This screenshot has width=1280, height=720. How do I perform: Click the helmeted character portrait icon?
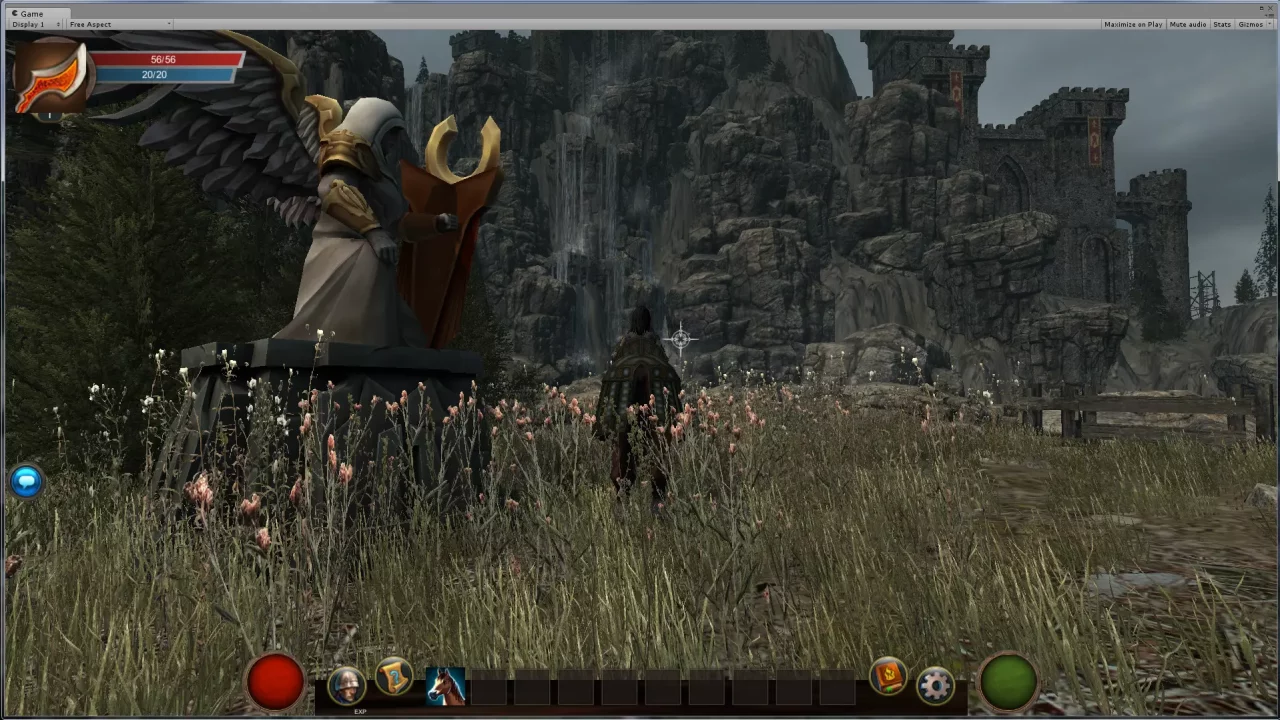(346, 685)
